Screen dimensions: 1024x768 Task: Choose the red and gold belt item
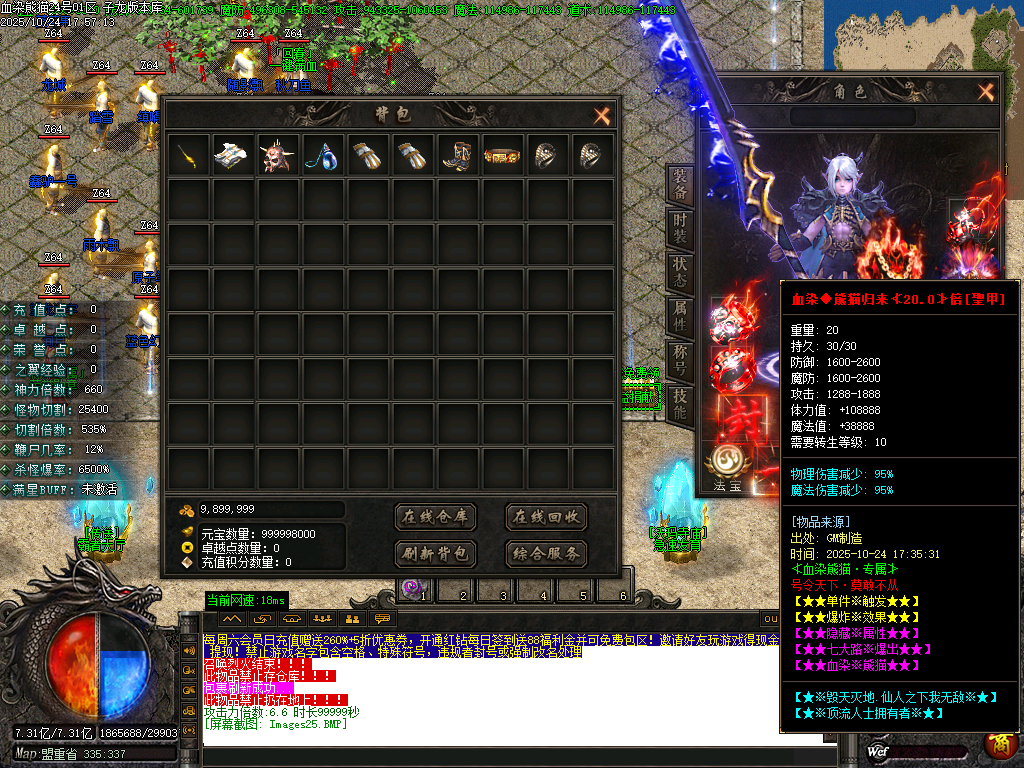point(503,155)
